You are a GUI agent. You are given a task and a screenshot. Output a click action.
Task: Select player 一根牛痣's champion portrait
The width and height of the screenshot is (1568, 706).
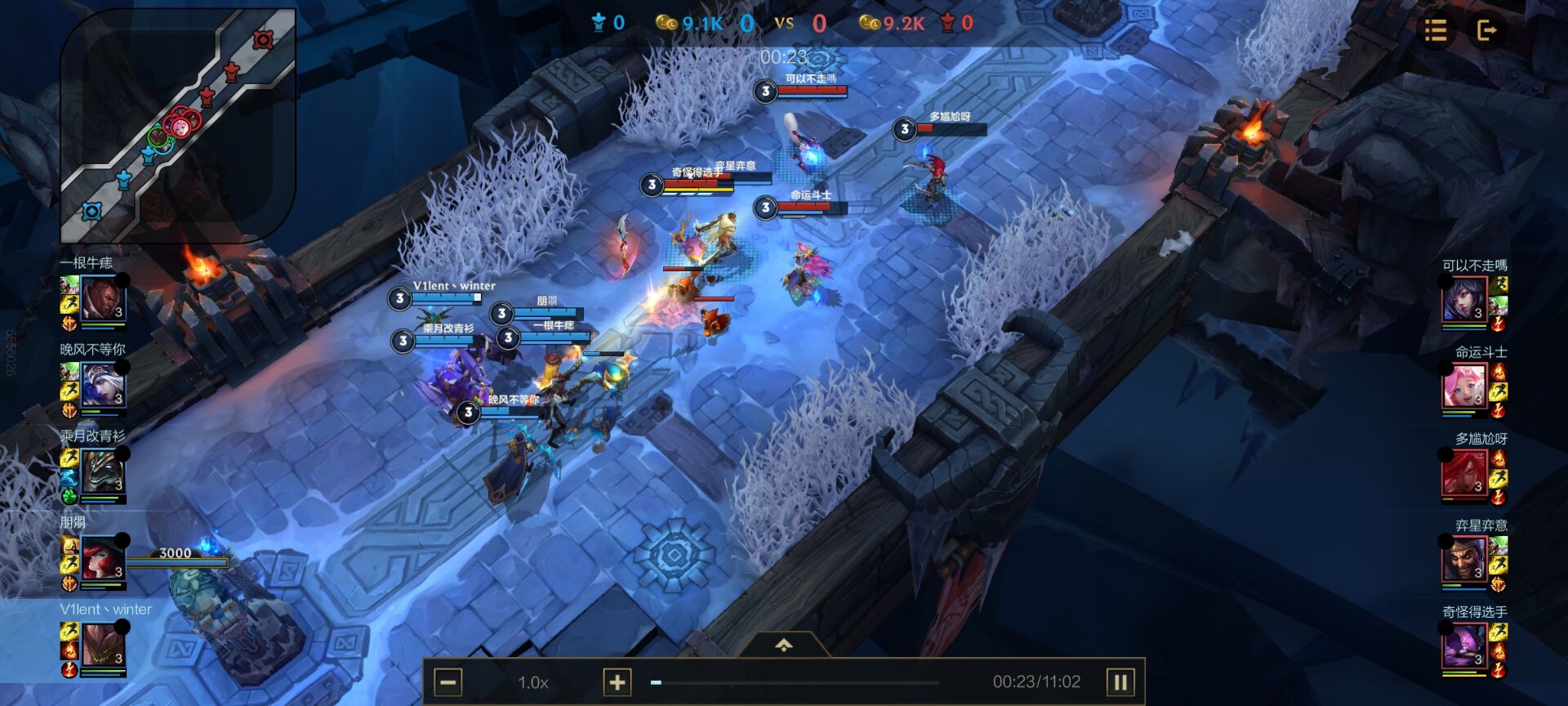click(103, 301)
